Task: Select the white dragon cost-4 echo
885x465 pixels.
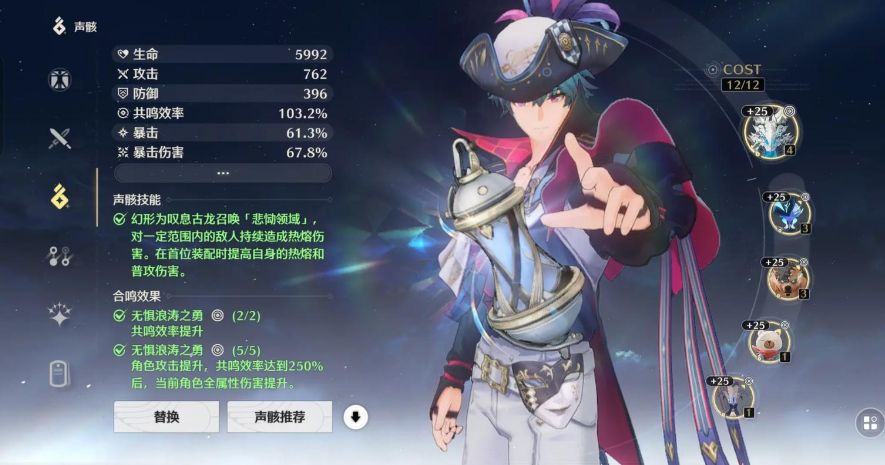Action: tap(770, 133)
